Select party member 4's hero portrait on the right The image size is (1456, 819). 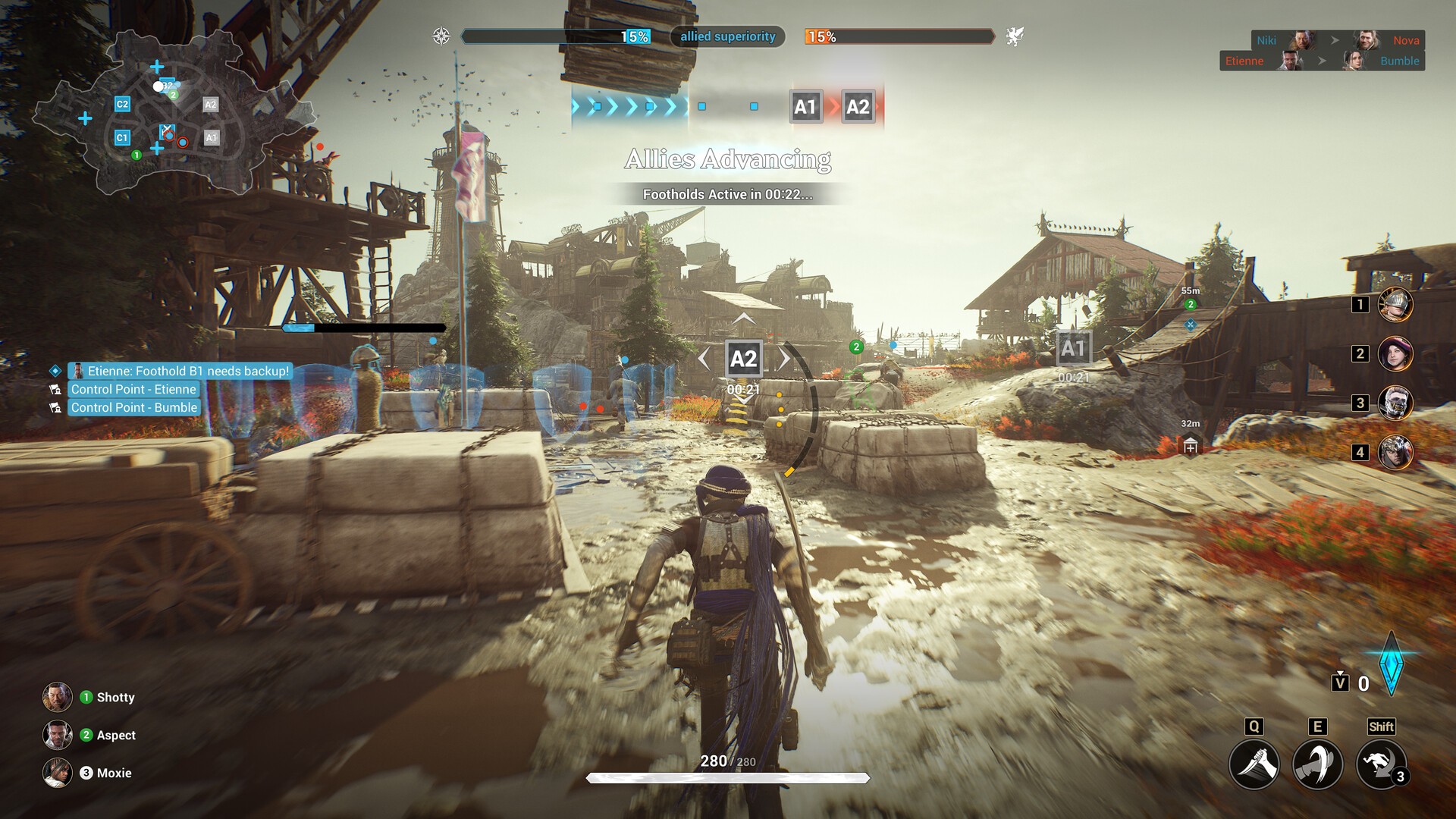click(1396, 451)
